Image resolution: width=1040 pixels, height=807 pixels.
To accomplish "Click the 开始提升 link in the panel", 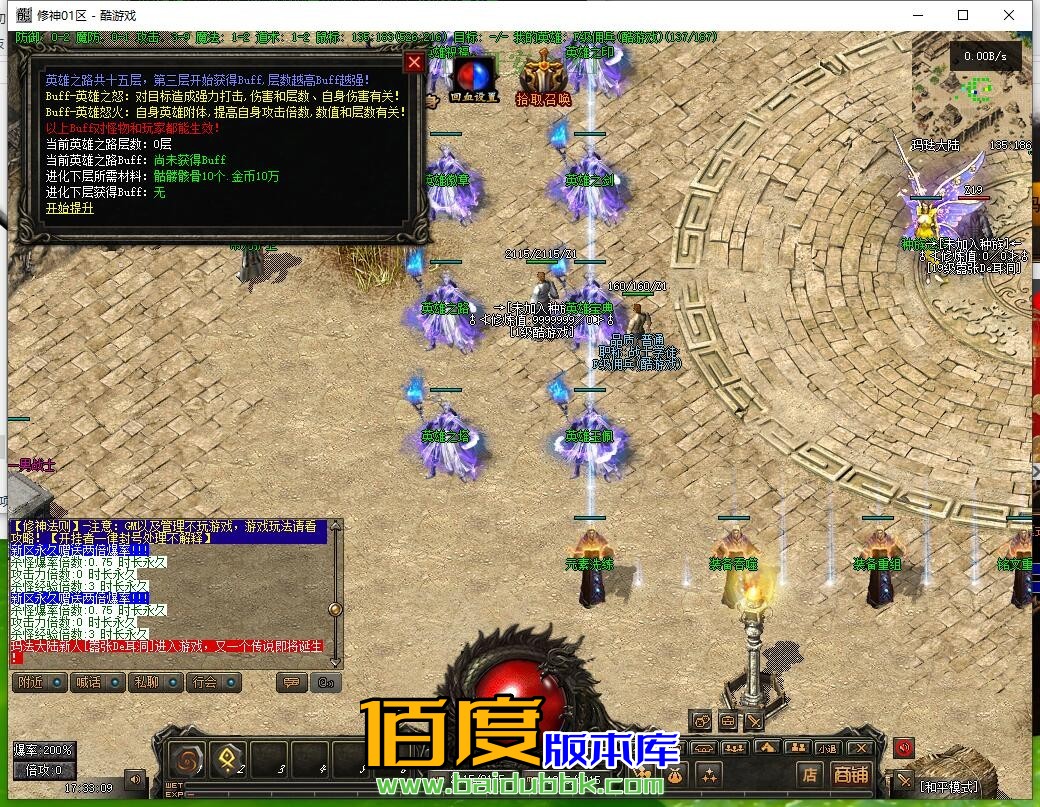I will pos(69,208).
